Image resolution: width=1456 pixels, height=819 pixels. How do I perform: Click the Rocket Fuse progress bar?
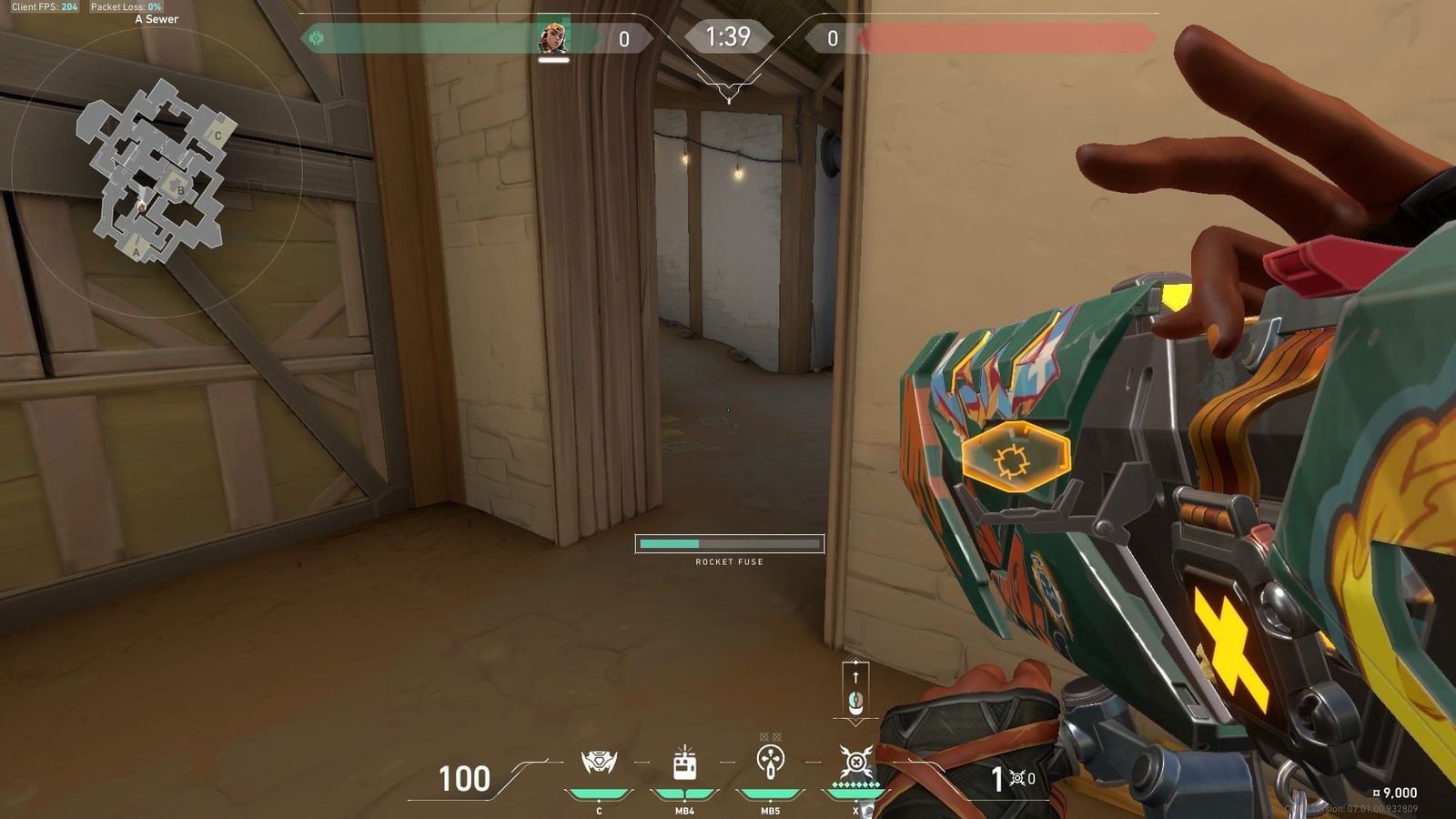pos(728,543)
